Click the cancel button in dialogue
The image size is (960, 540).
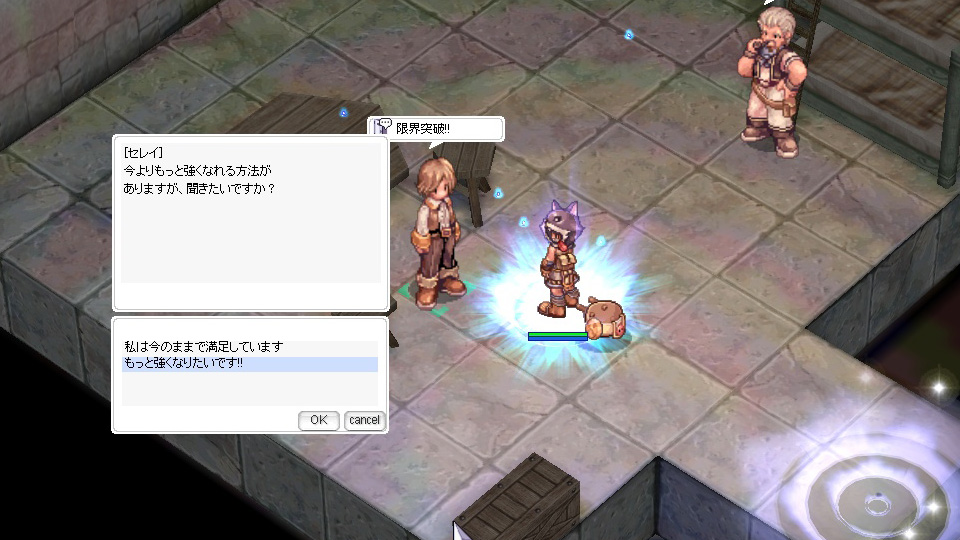364,420
